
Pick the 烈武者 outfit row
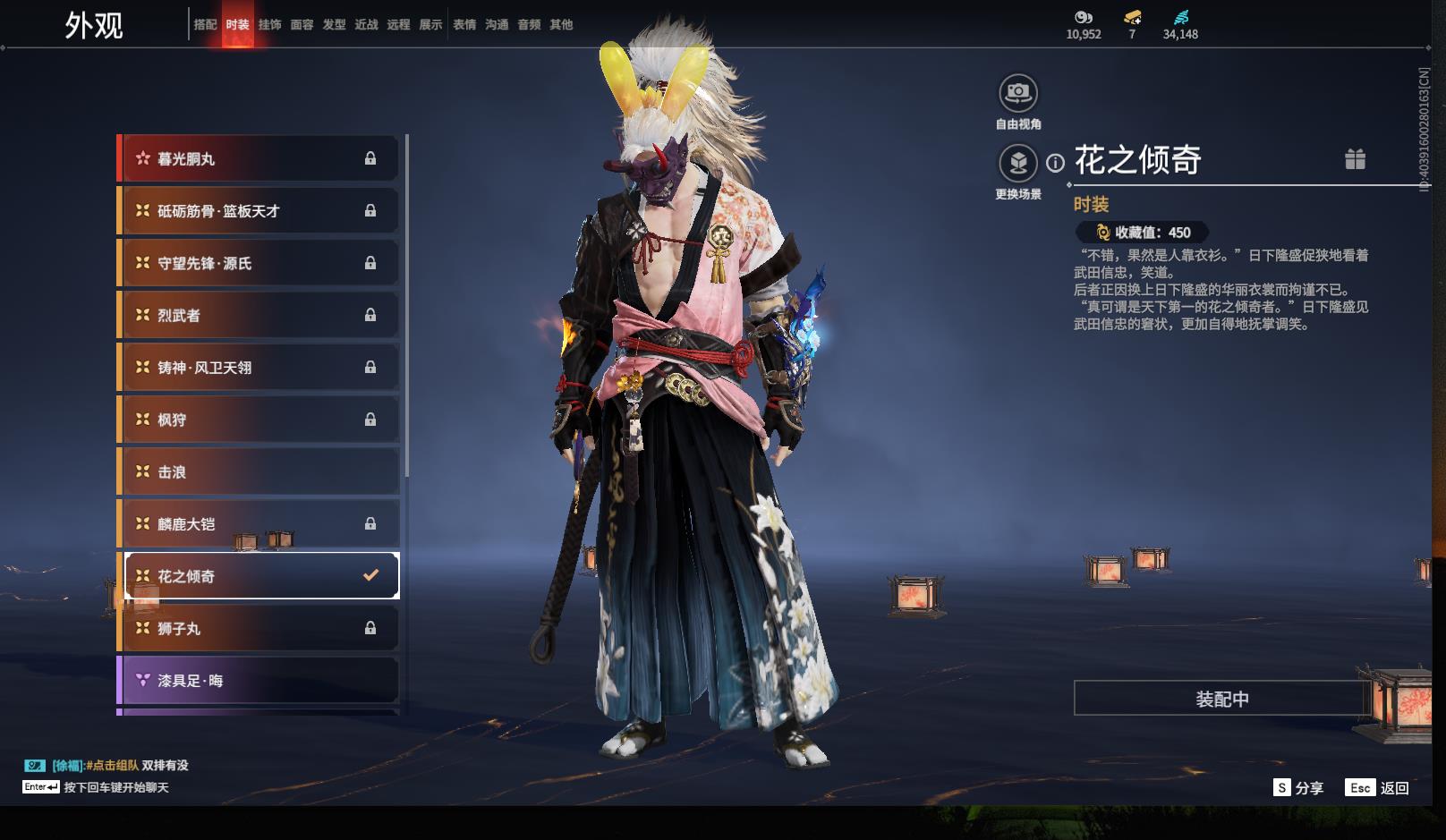pos(259,316)
